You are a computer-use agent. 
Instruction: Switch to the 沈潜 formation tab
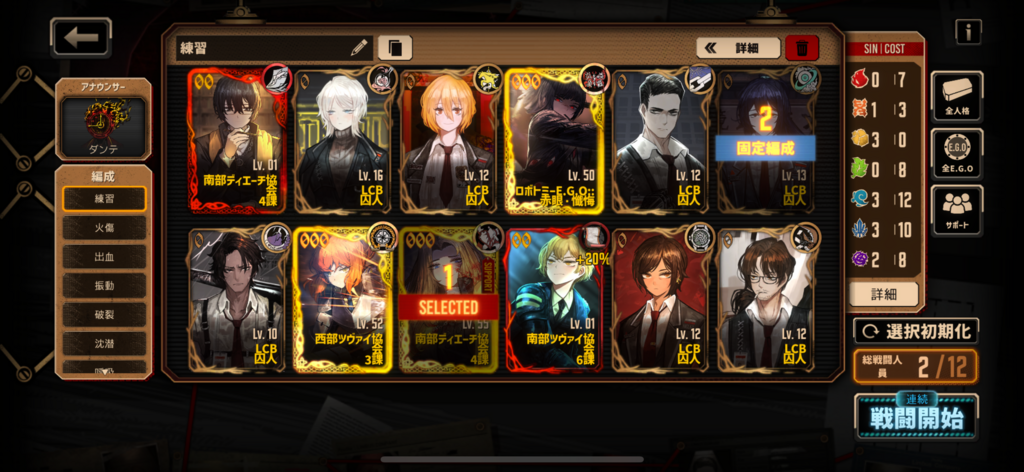coord(104,344)
